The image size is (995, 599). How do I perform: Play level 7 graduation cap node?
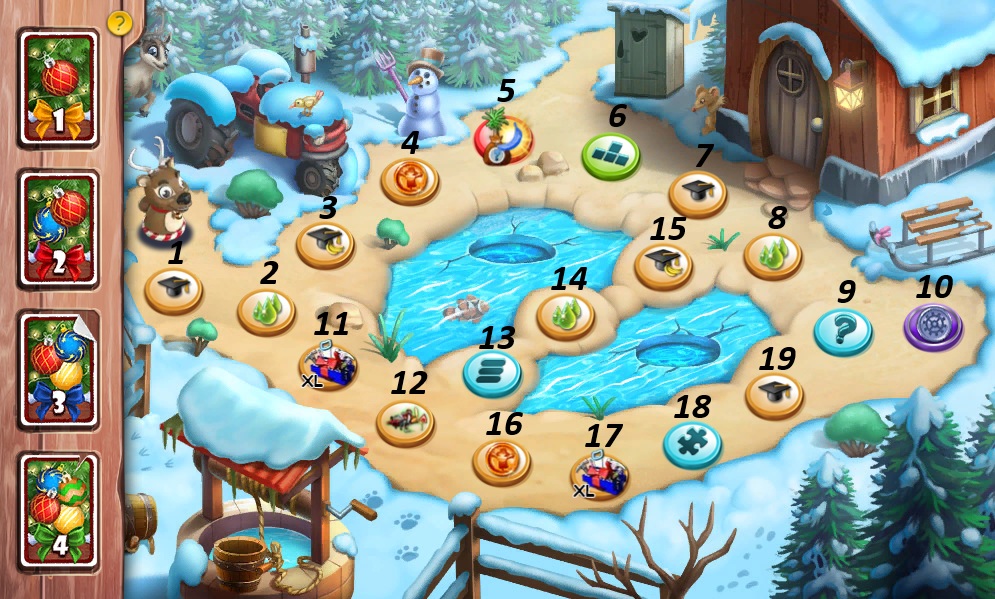697,192
